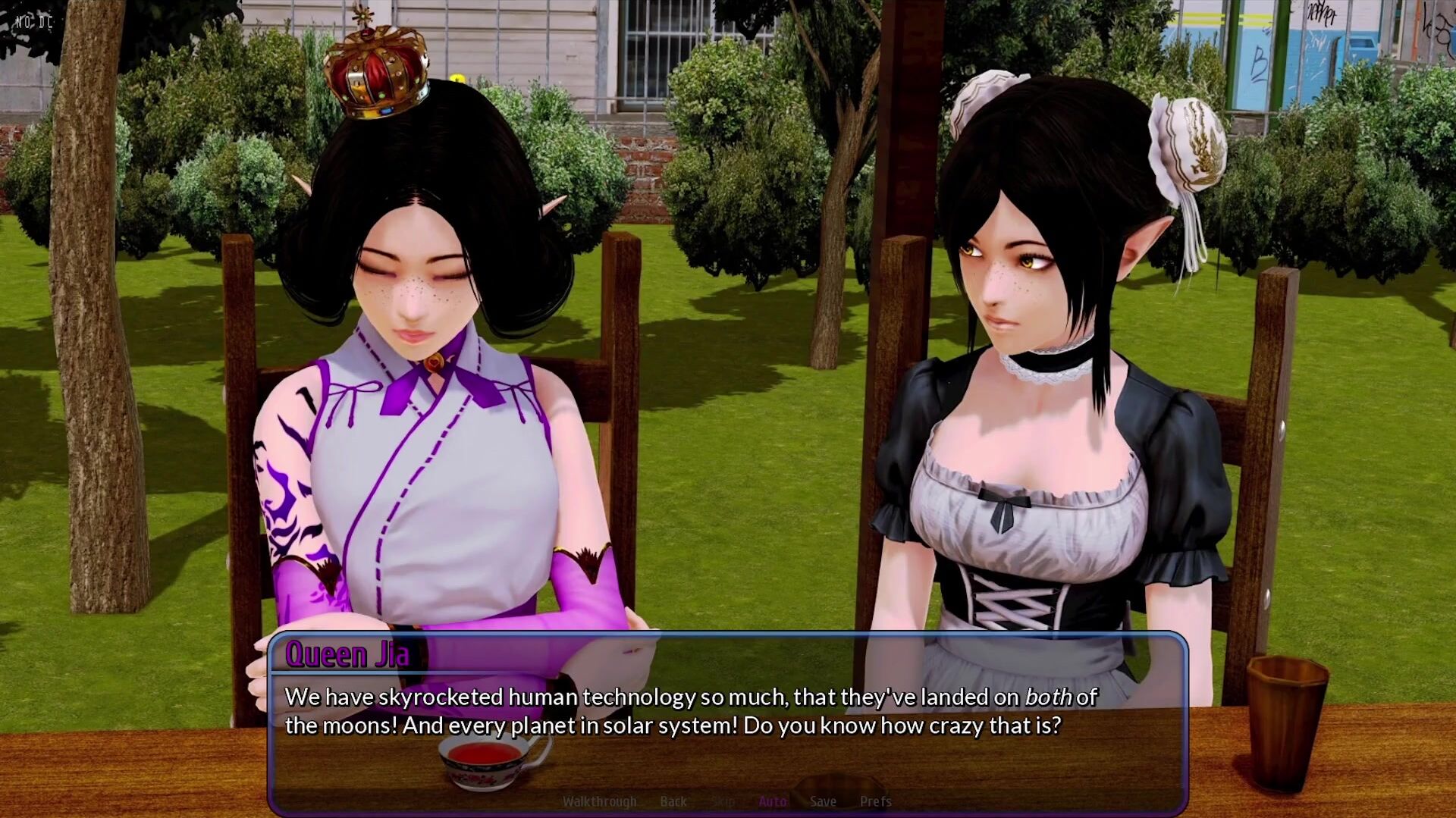Toggle Auto dialogue advance
1456x818 pixels.
click(x=772, y=801)
